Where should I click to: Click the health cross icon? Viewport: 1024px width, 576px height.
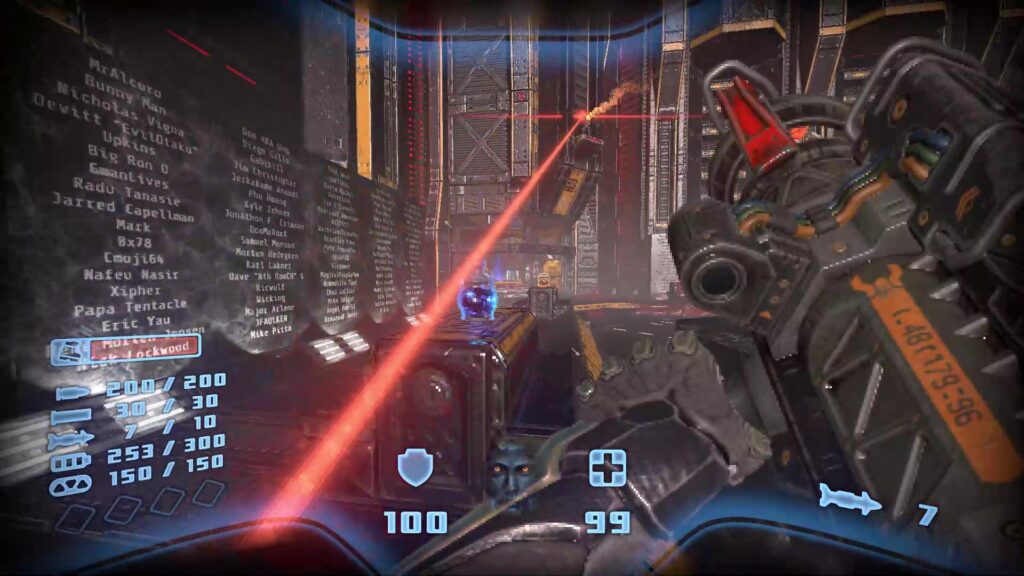(607, 468)
